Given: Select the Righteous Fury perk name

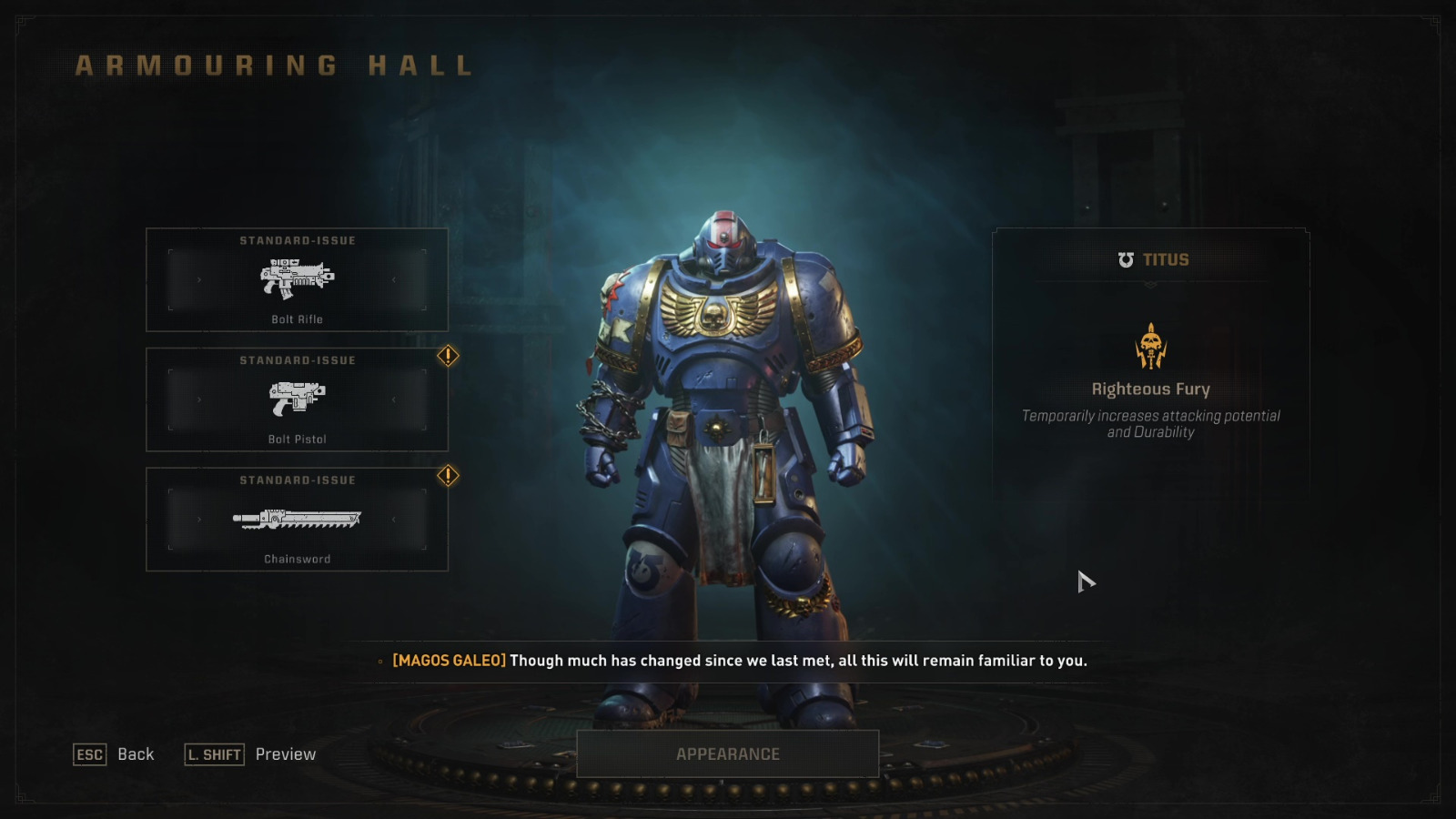Looking at the screenshot, I should click(1151, 389).
